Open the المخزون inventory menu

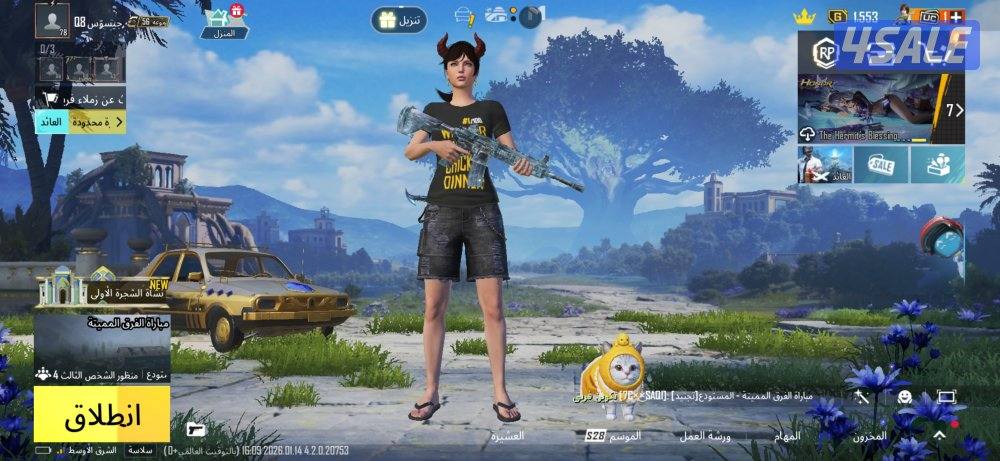(869, 437)
